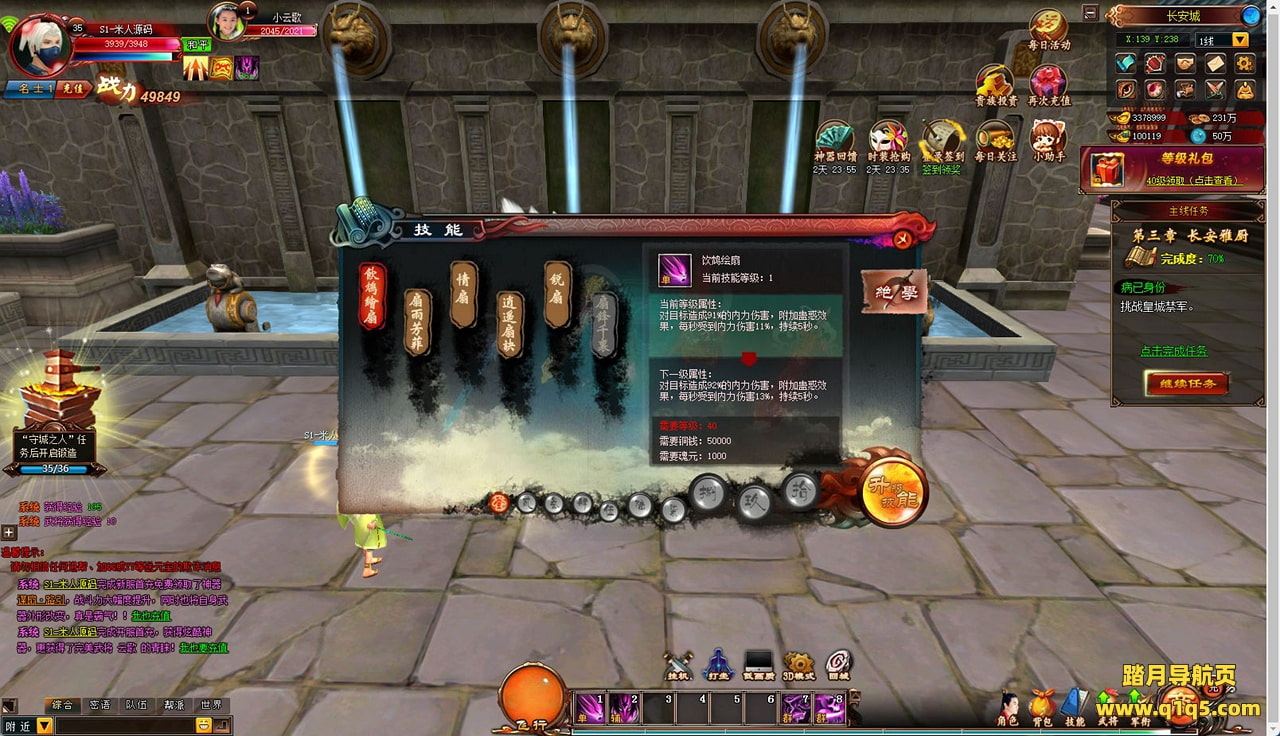Select the 扇雨芳菲 skill scroll
Image resolution: width=1280 pixels, height=736 pixels.
(x=417, y=322)
